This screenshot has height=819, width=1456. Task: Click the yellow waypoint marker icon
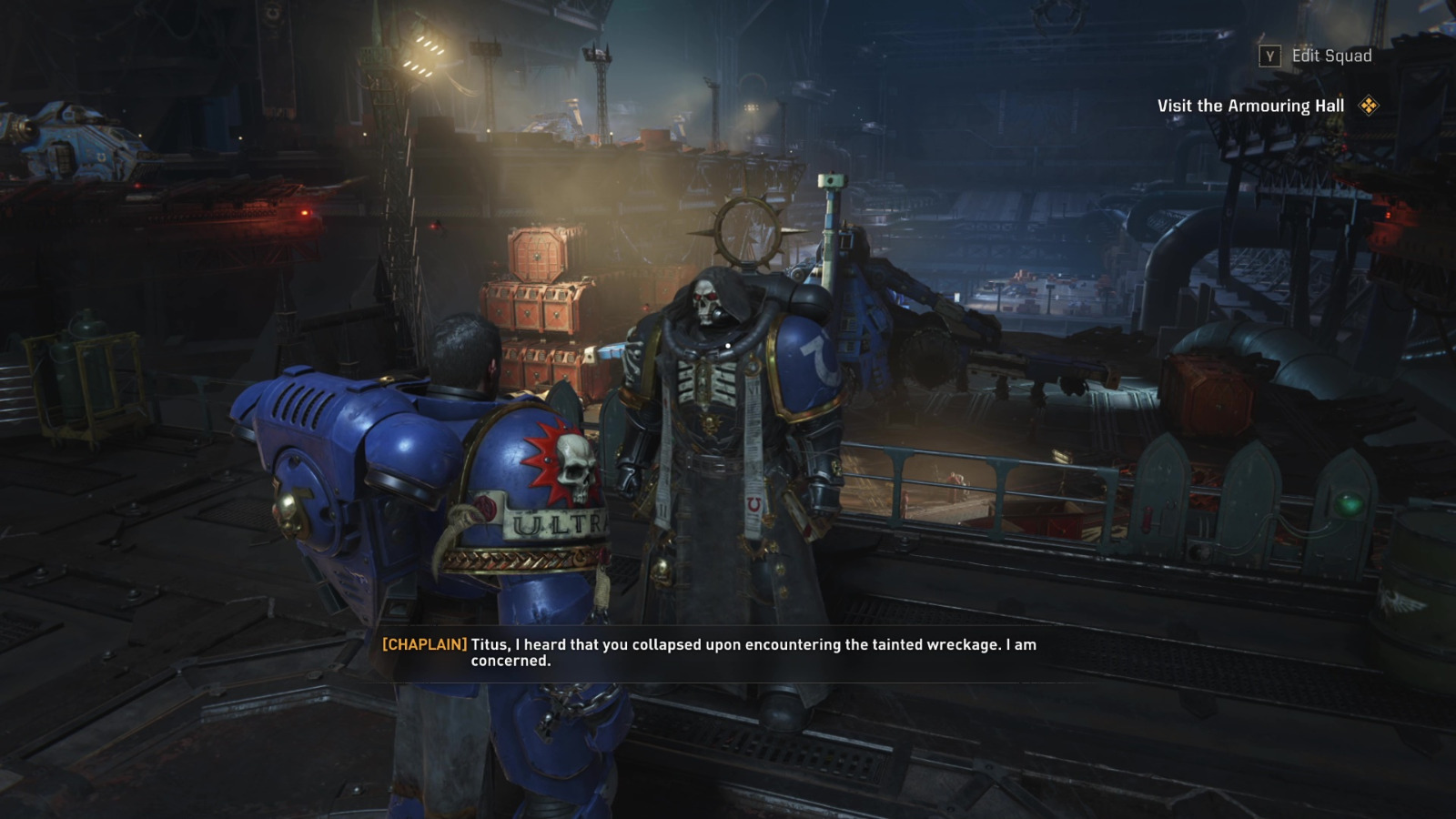tap(1368, 104)
